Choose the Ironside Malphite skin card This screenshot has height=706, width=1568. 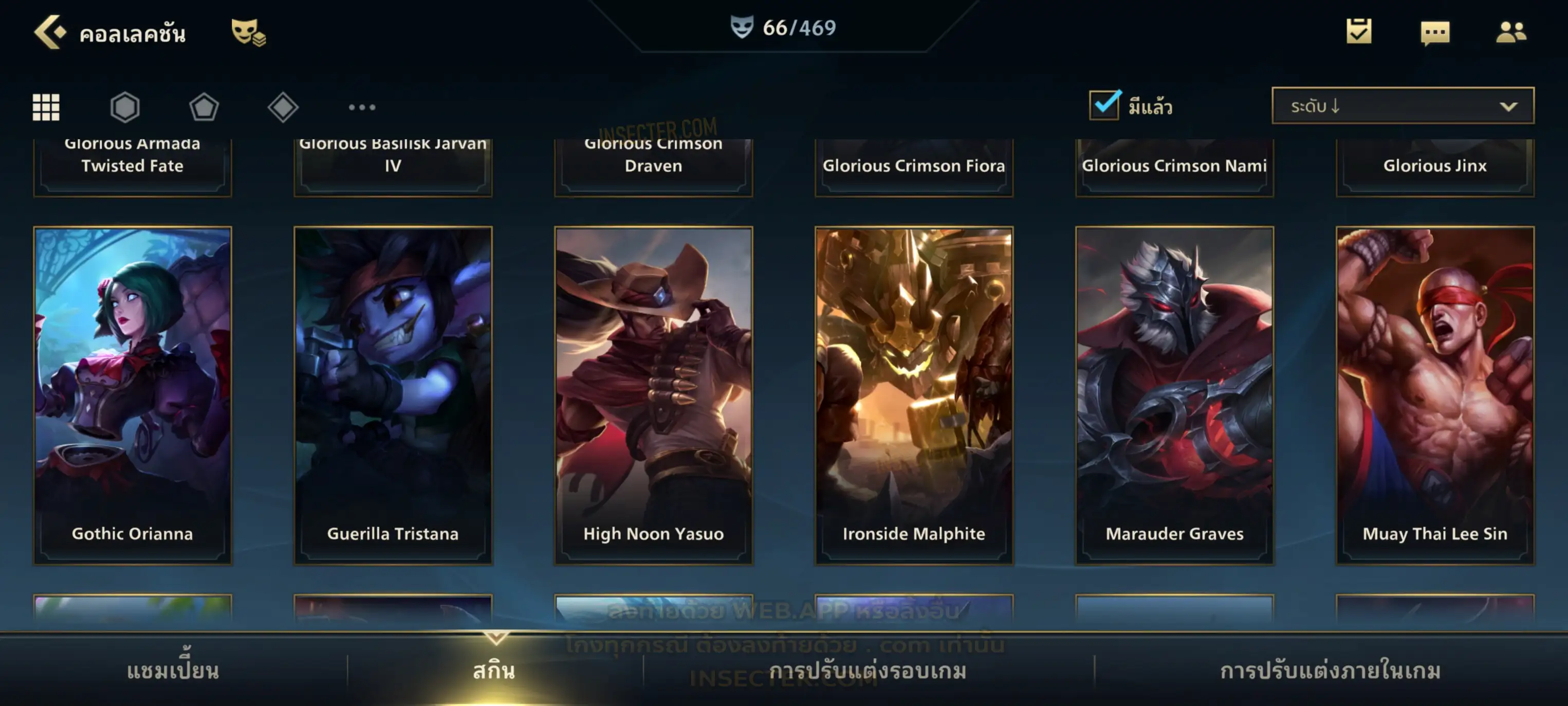914,395
